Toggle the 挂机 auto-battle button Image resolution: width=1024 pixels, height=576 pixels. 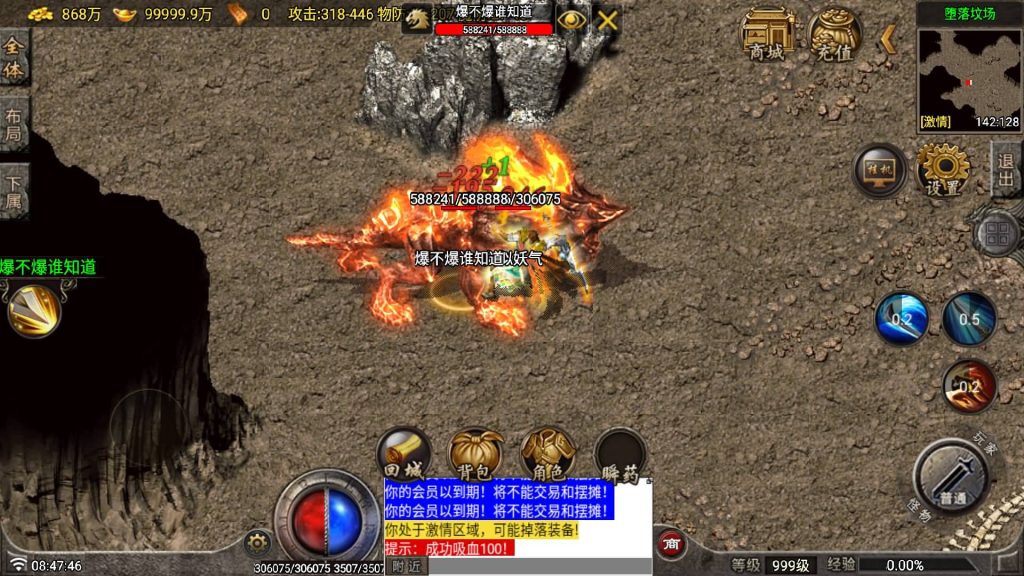[x=880, y=170]
